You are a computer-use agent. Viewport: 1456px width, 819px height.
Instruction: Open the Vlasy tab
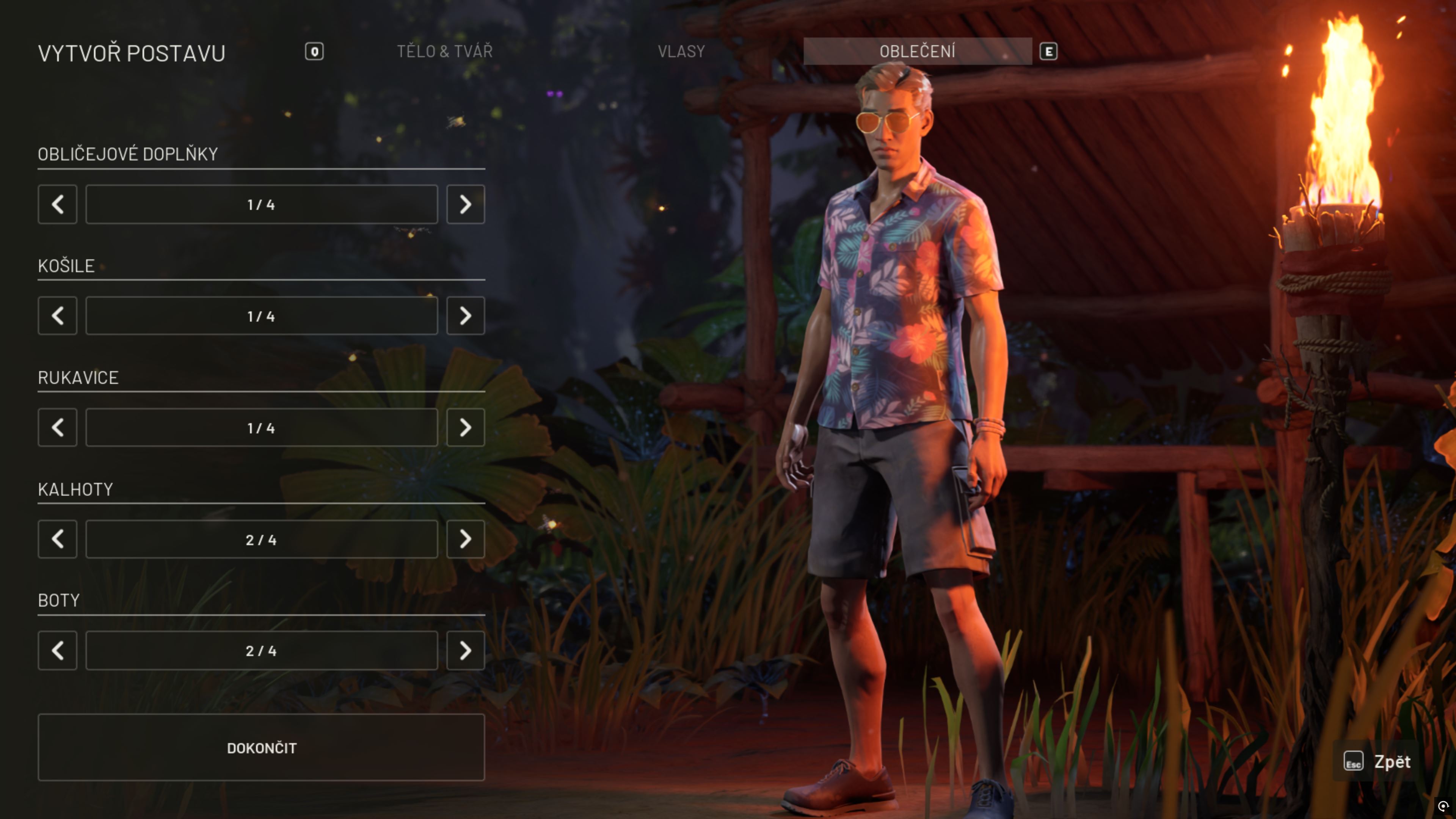pyautogui.click(x=681, y=52)
